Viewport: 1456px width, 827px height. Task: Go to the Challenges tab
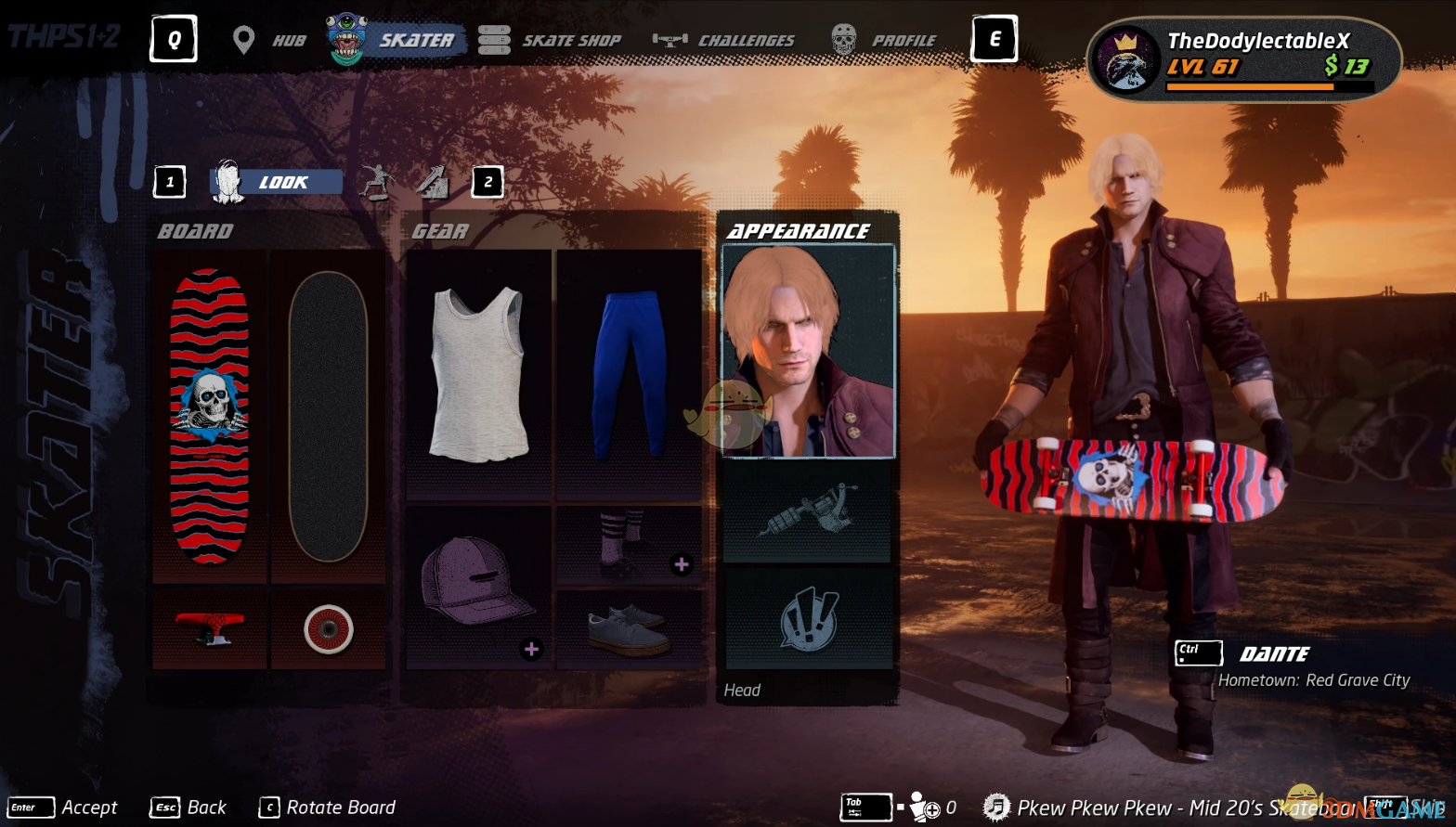tap(724, 41)
